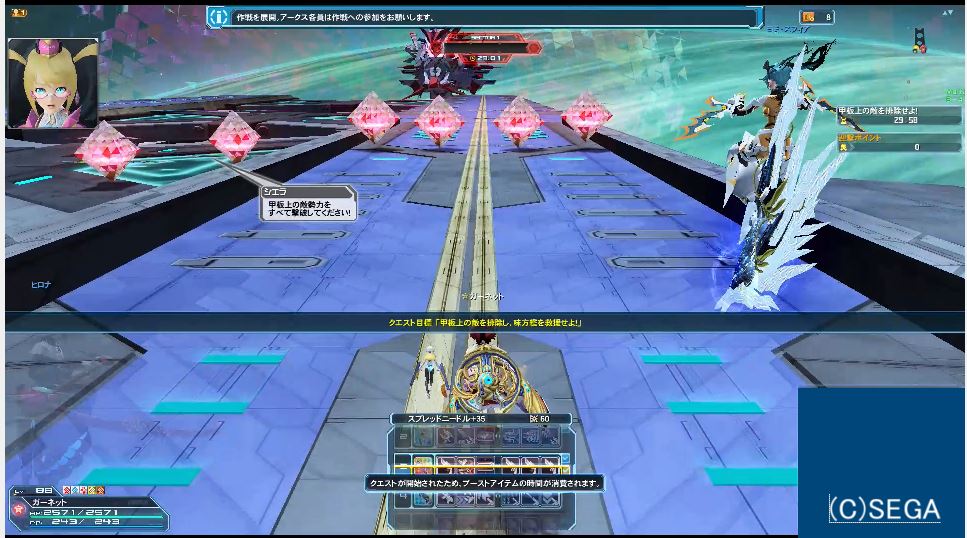Viewport: 967px width, 538px height.
Task: Open the orange item counter icon
Action: [808, 16]
